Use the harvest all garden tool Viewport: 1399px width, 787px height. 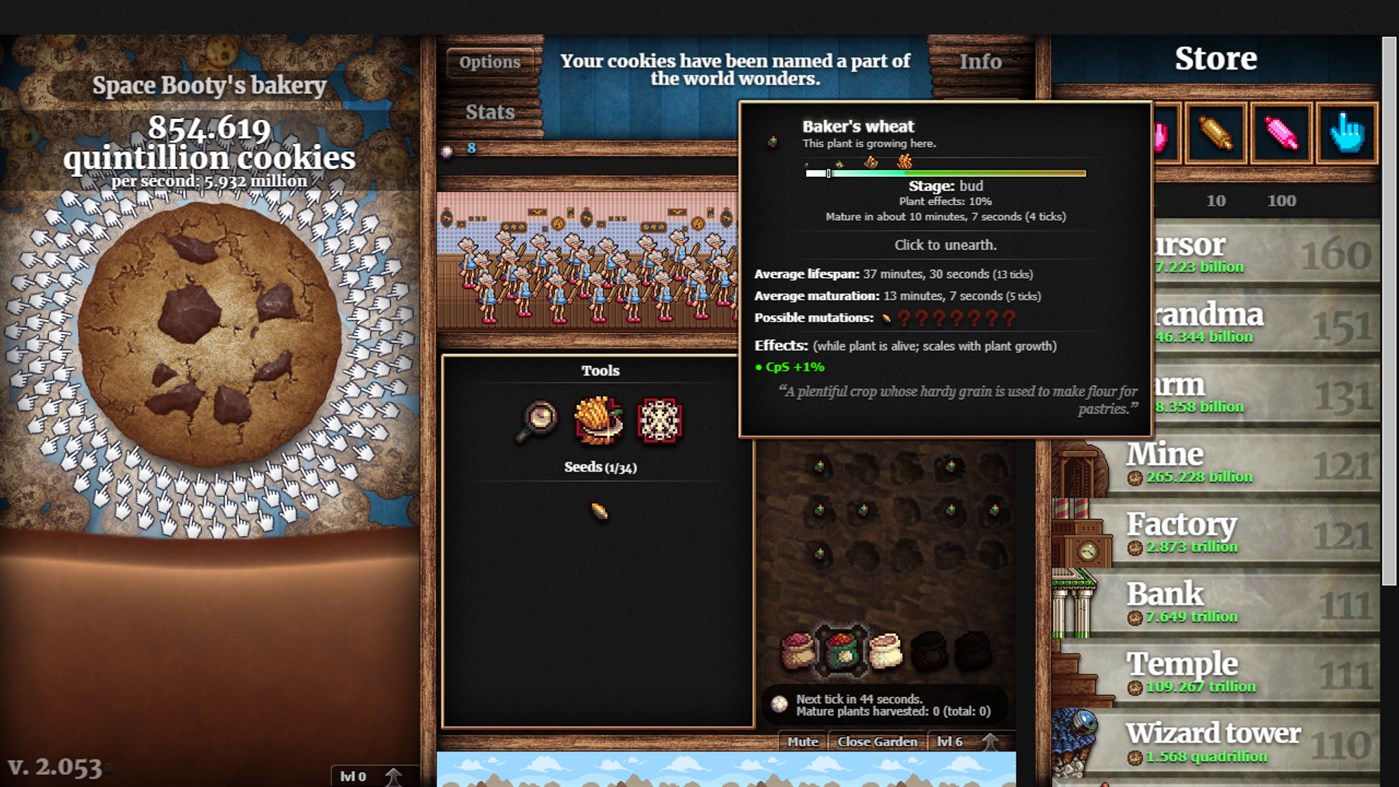click(597, 420)
